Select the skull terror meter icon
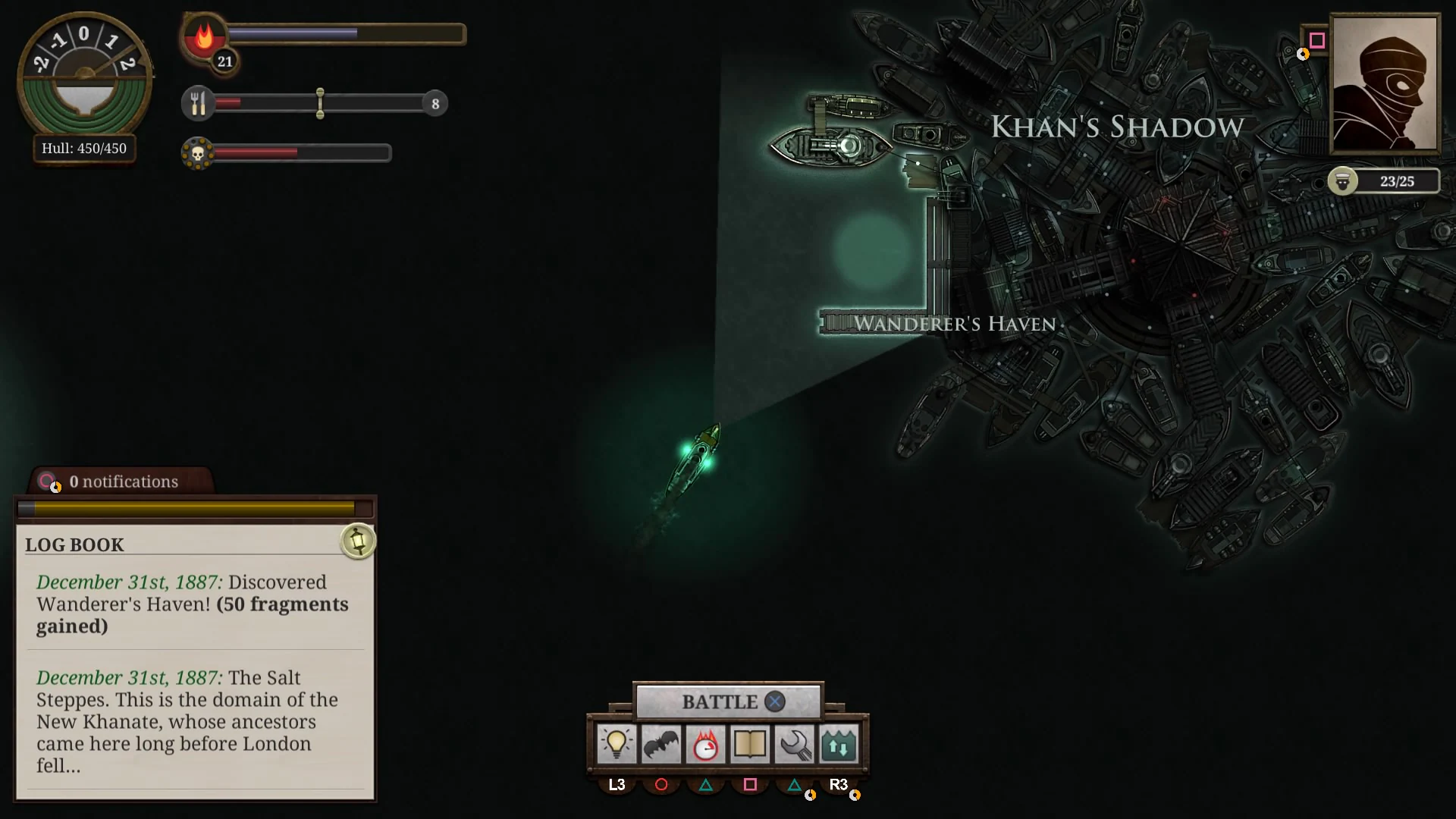The height and width of the screenshot is (819, 1456). (199, 153)
